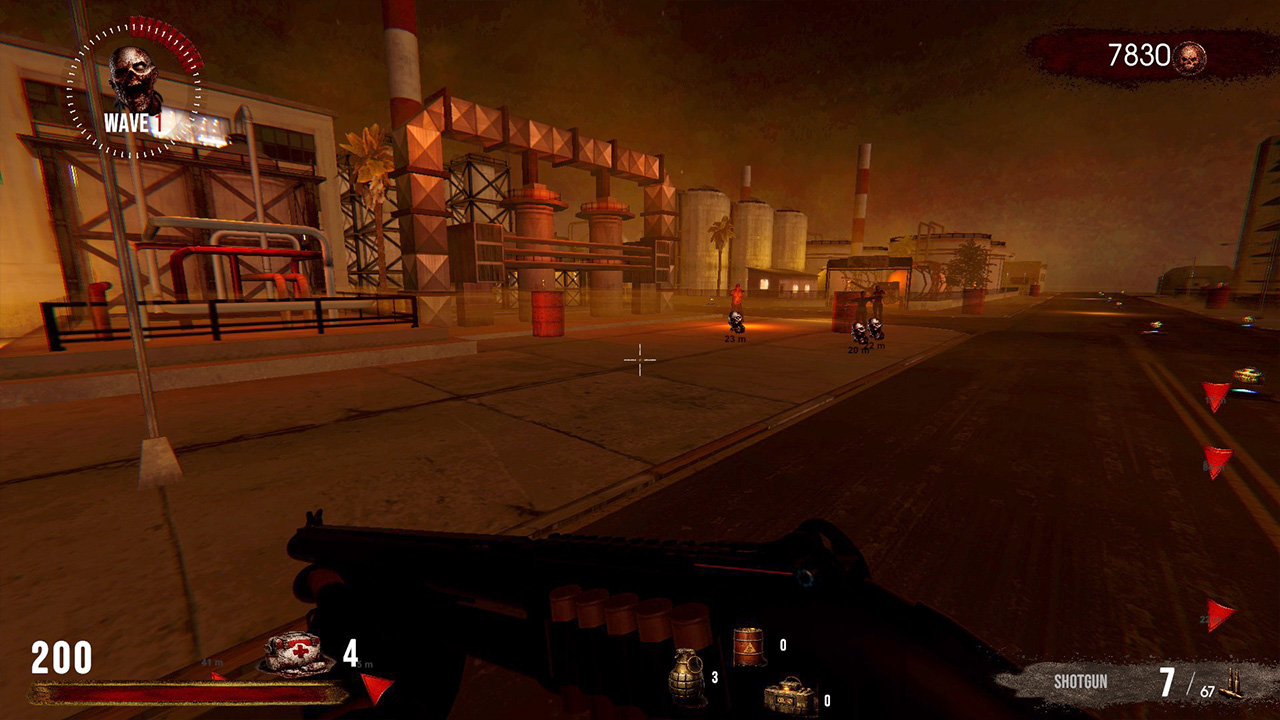The height and width of the screenshot is (720, 1280).
Task: Click the red arrow marker near the health bar
Action: coord(376,686)
